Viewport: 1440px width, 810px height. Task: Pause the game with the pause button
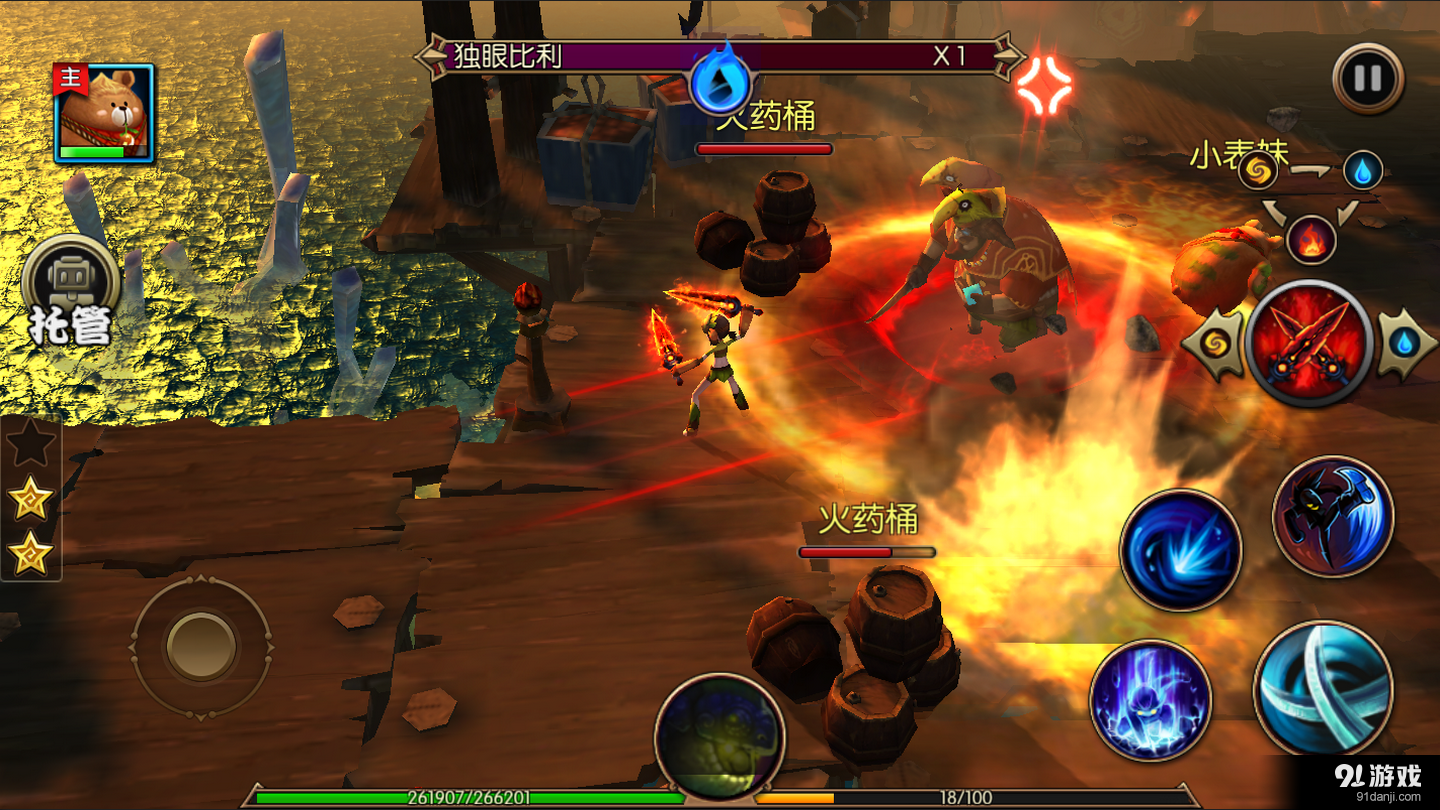(1368, 79)
